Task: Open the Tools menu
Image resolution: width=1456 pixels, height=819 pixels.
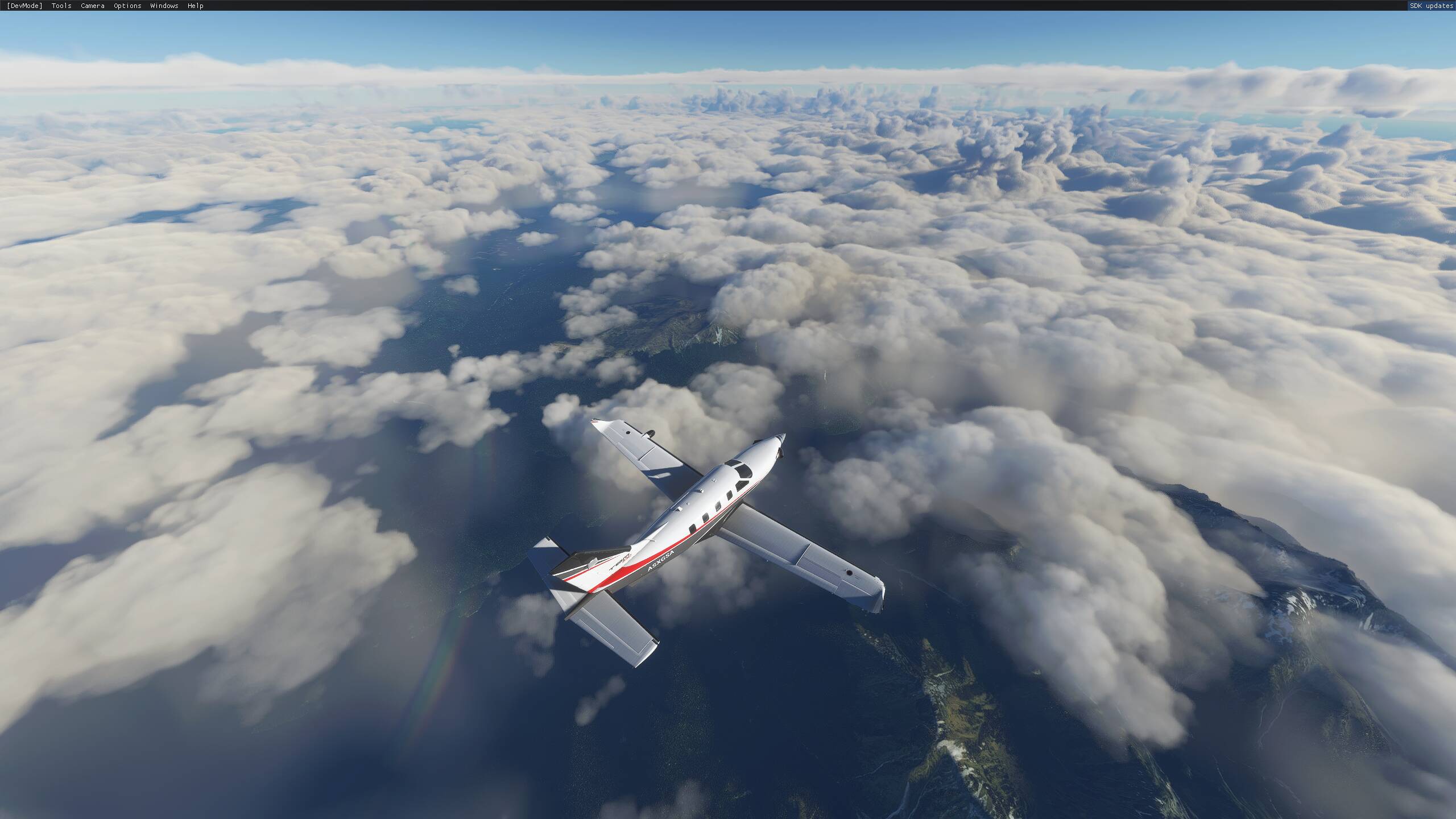Action: click(x=61, y=6)
